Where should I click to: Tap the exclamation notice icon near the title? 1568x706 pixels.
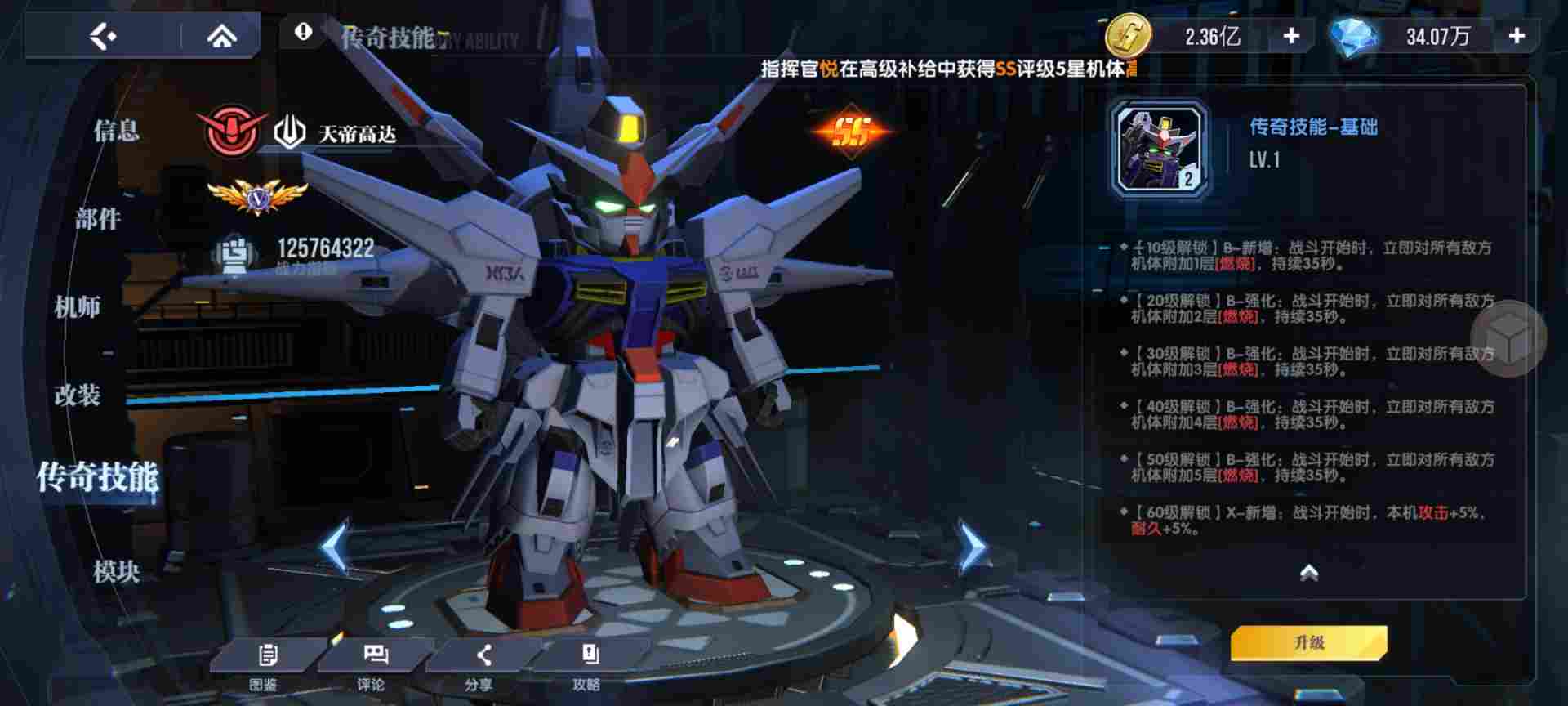tap(305, 34)
